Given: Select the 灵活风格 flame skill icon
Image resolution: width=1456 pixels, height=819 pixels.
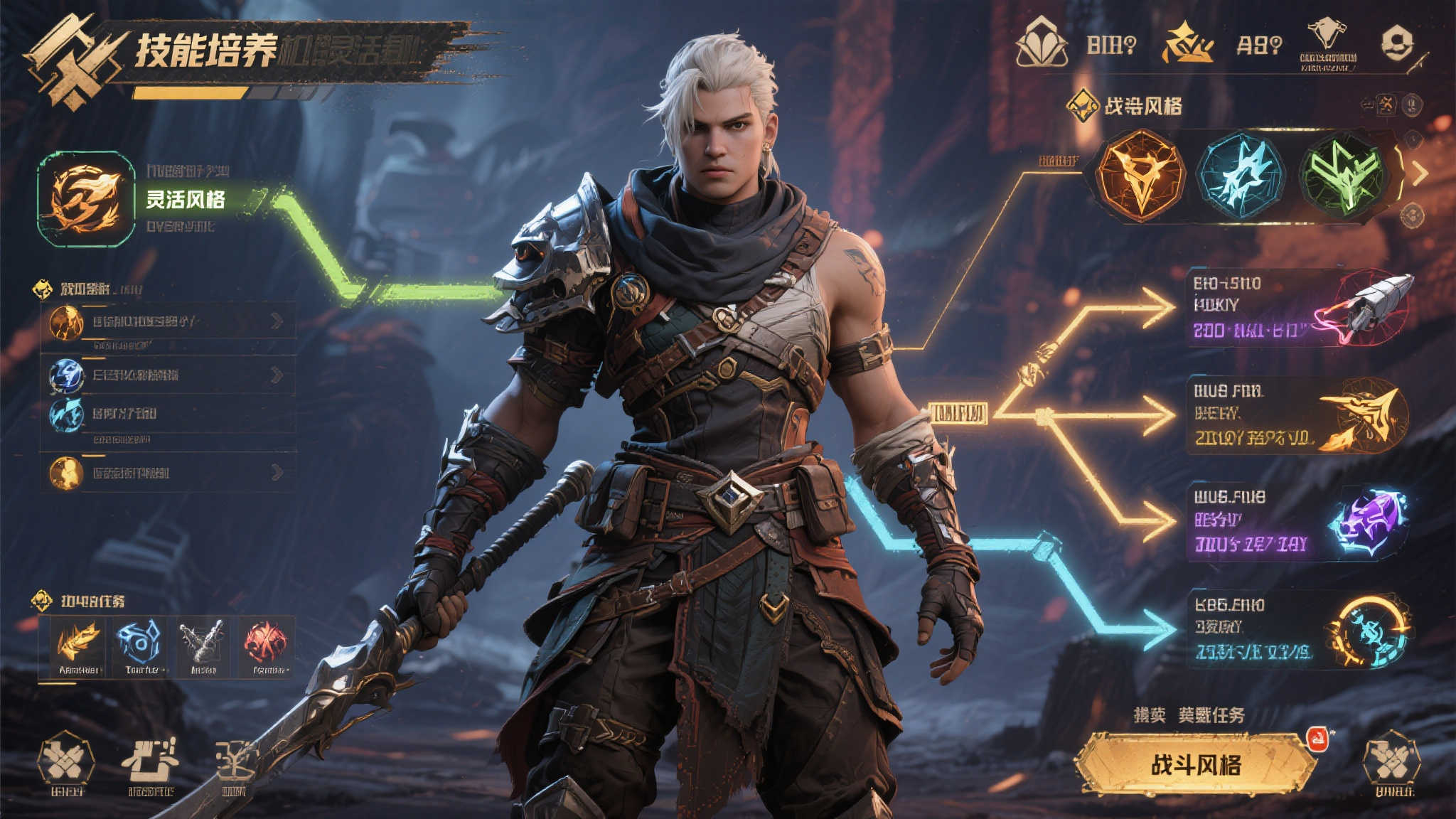Looking at the screenshot, I should 86,199.
